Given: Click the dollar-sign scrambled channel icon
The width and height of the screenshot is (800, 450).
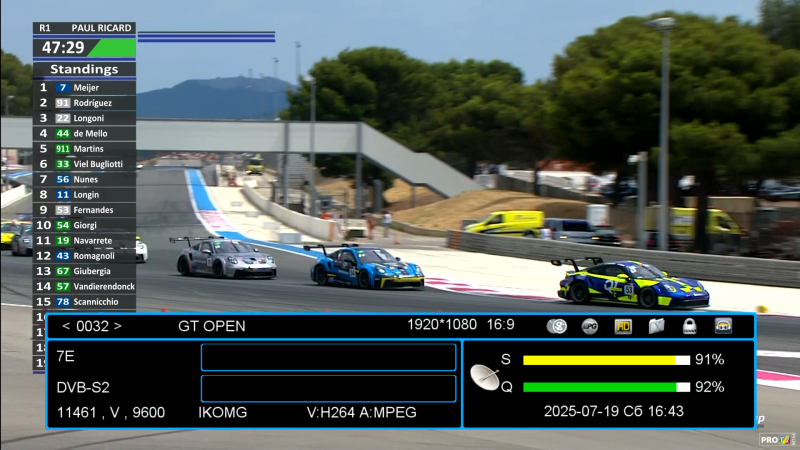Looking at the screenshot, I should click(x=558, y=326).
